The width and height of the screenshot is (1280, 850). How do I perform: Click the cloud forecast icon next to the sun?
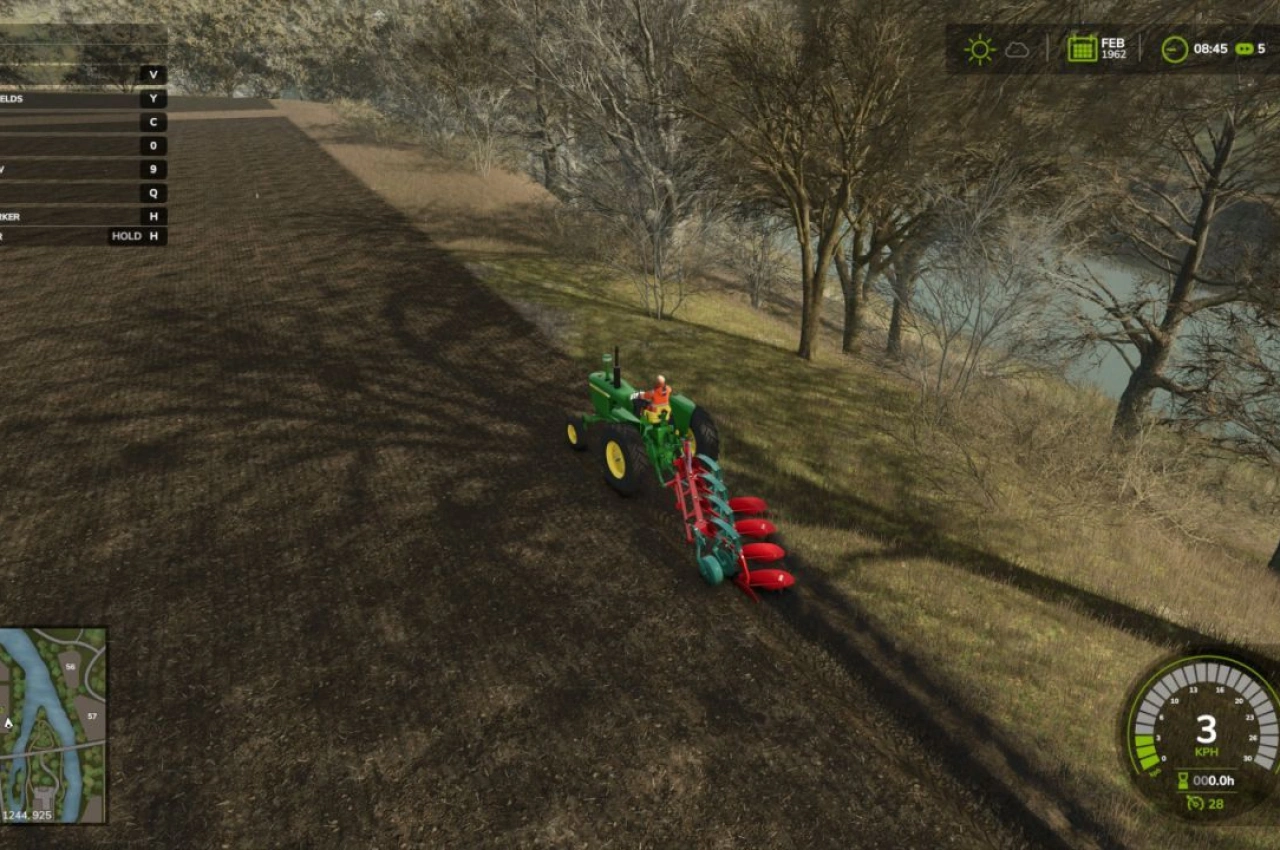click(x=1018, y=47)
